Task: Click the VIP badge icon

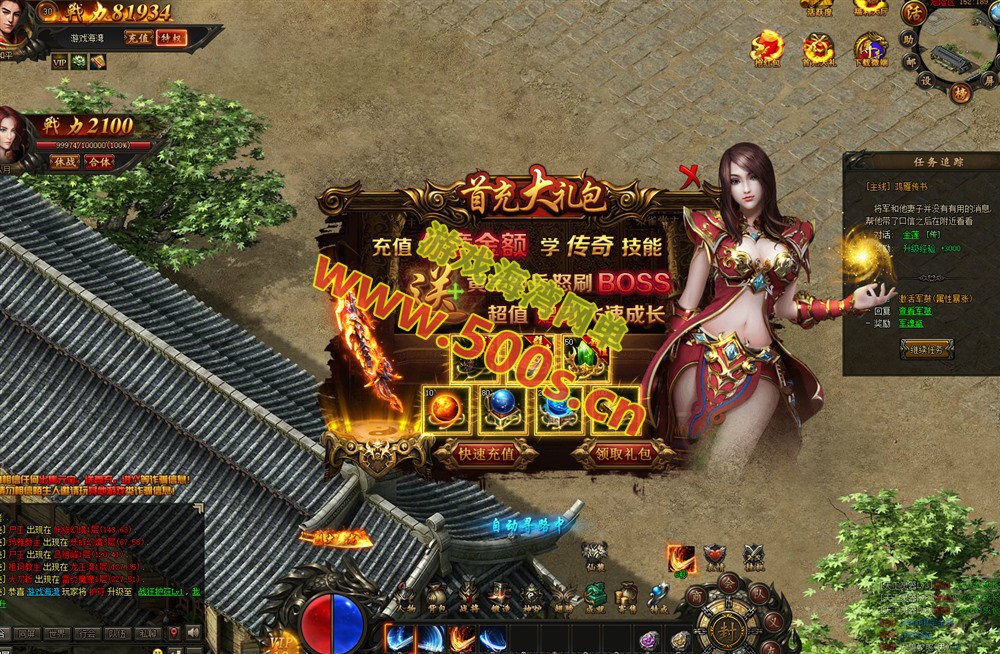Action: click(x=59, y=62)
